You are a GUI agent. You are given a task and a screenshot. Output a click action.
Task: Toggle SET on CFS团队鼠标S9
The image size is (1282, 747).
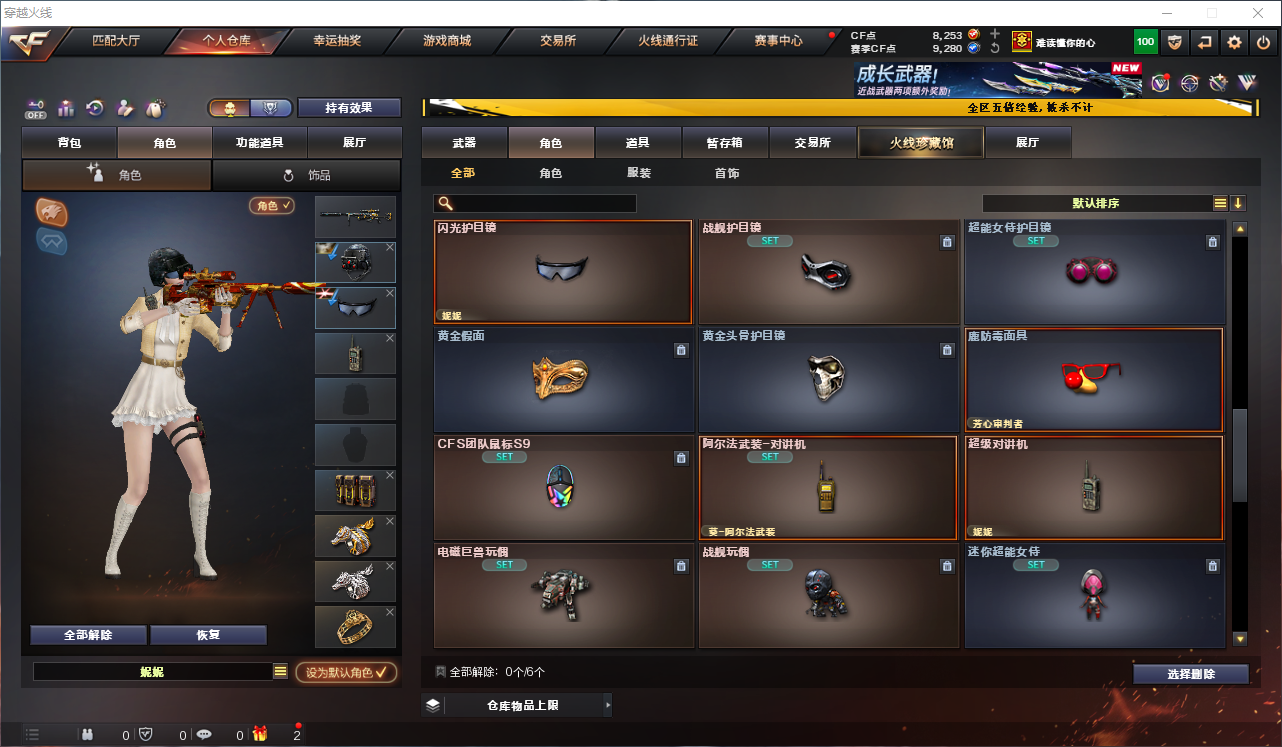point(504,456)
